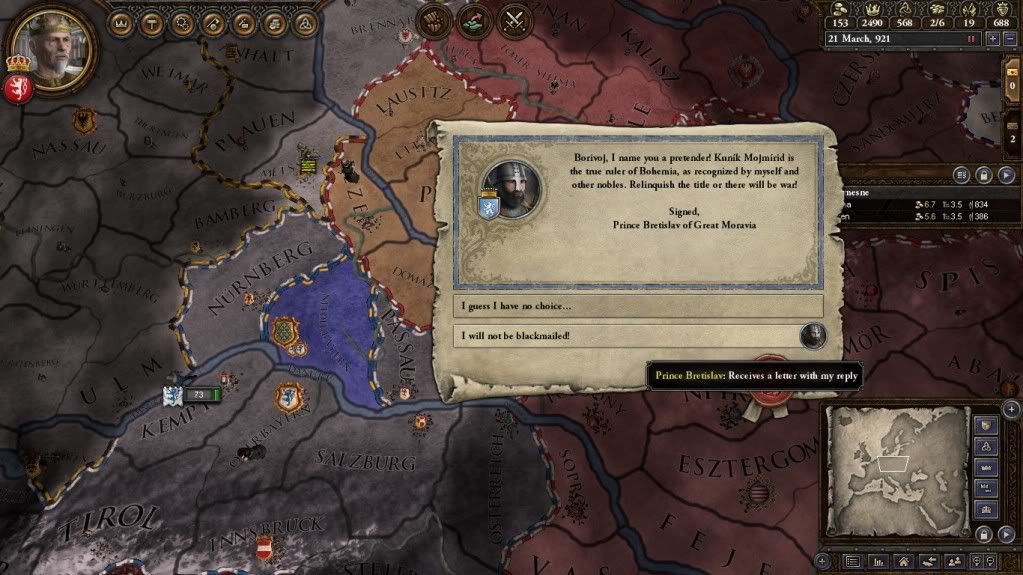Increase game speed with the plus button
The image size is (1023, 575).
992,38
